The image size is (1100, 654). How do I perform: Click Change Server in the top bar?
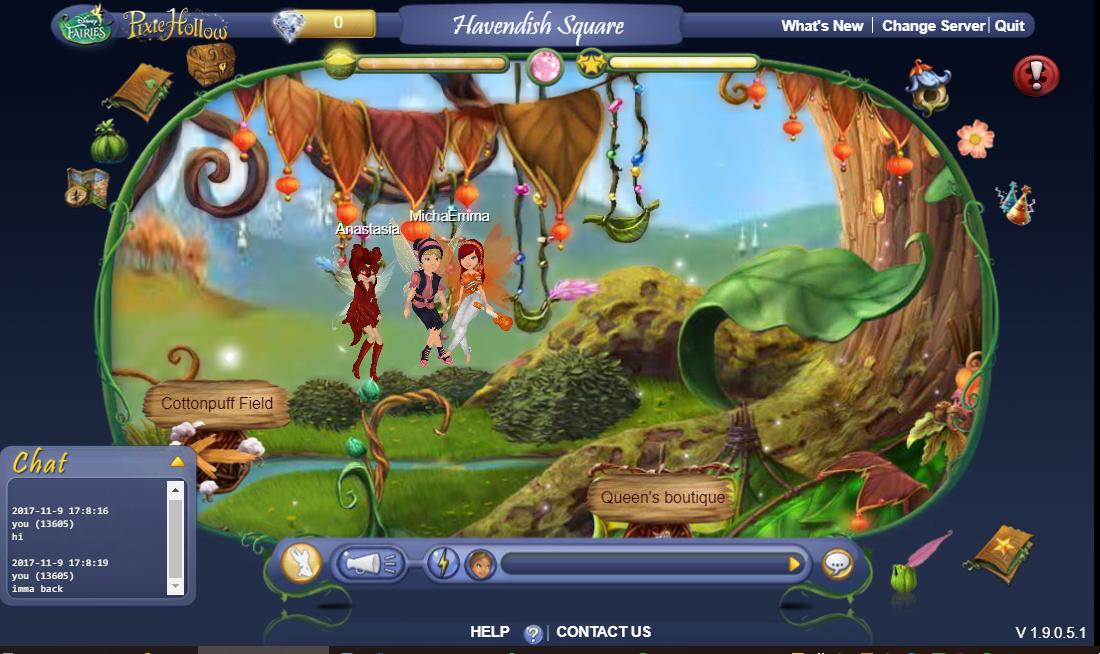pos(933,26)
